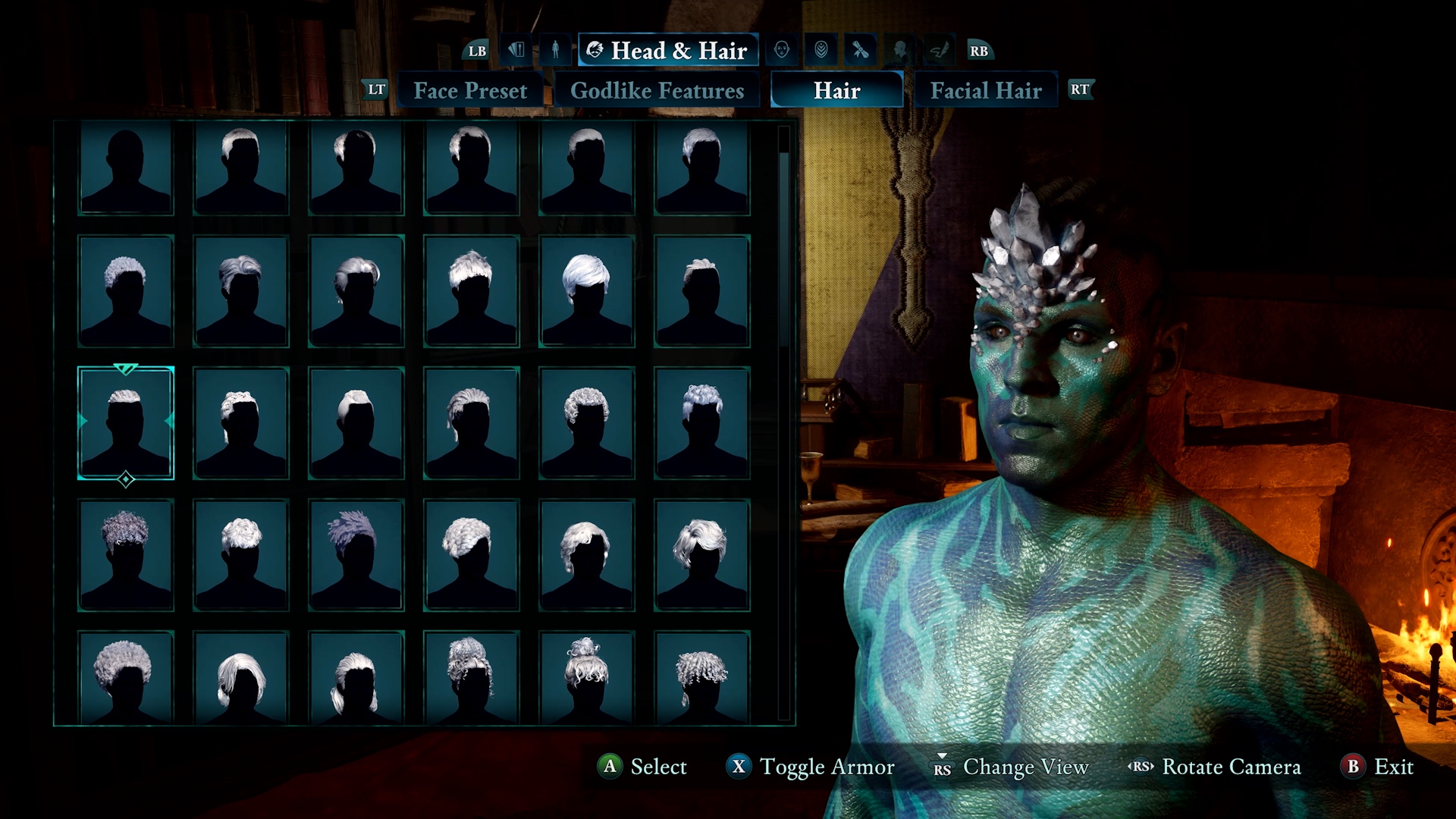Click the Head & Hair category tab
The image size is (1456, 819).
pos(668,50)
